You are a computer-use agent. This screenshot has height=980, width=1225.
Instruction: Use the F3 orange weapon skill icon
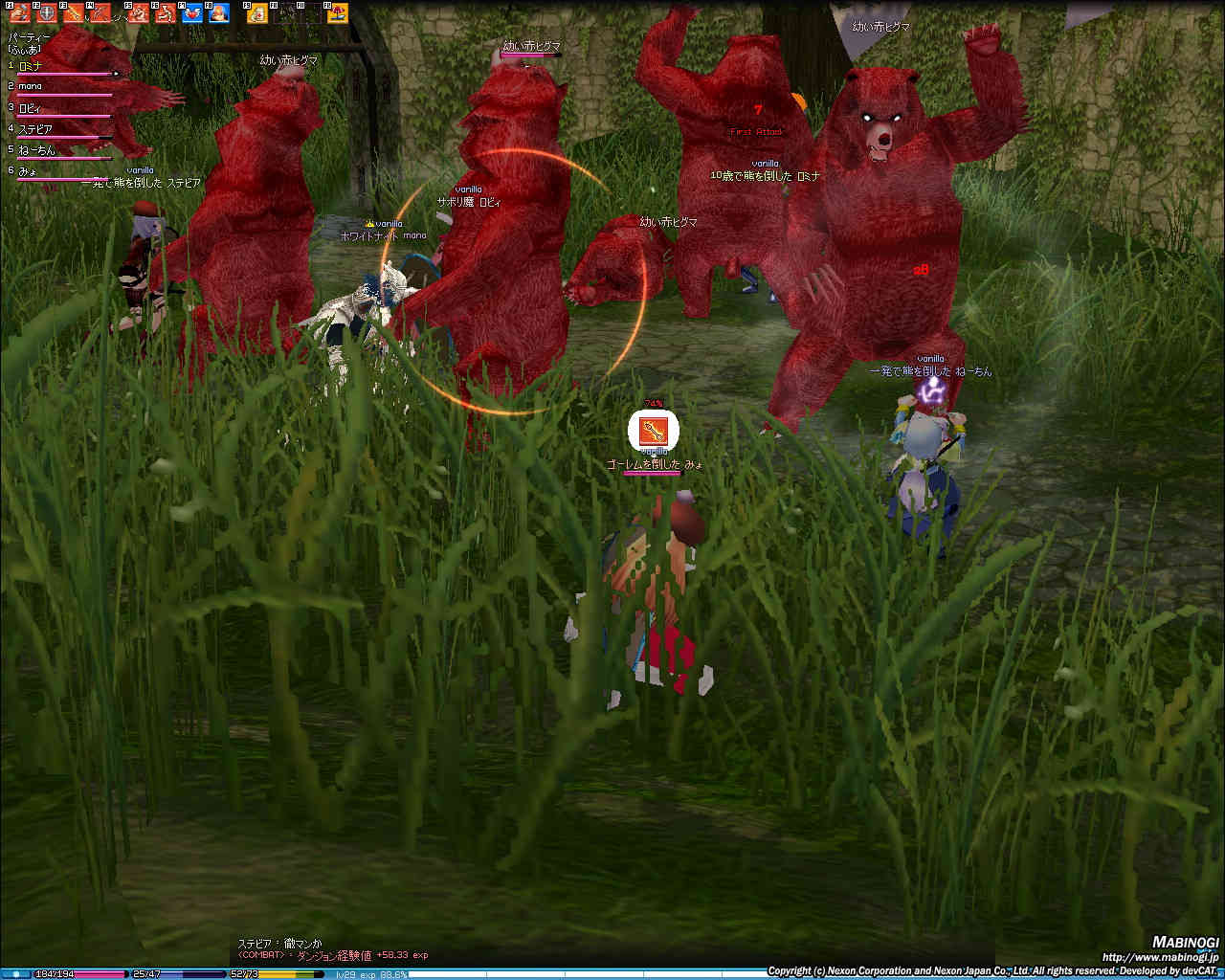(73, 13)
